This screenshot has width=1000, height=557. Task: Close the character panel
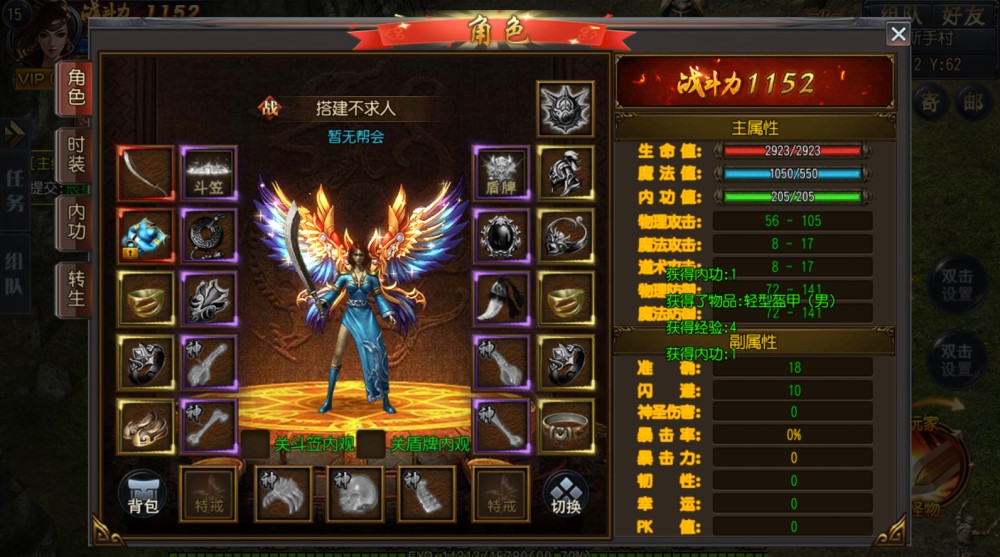point(897,34)
